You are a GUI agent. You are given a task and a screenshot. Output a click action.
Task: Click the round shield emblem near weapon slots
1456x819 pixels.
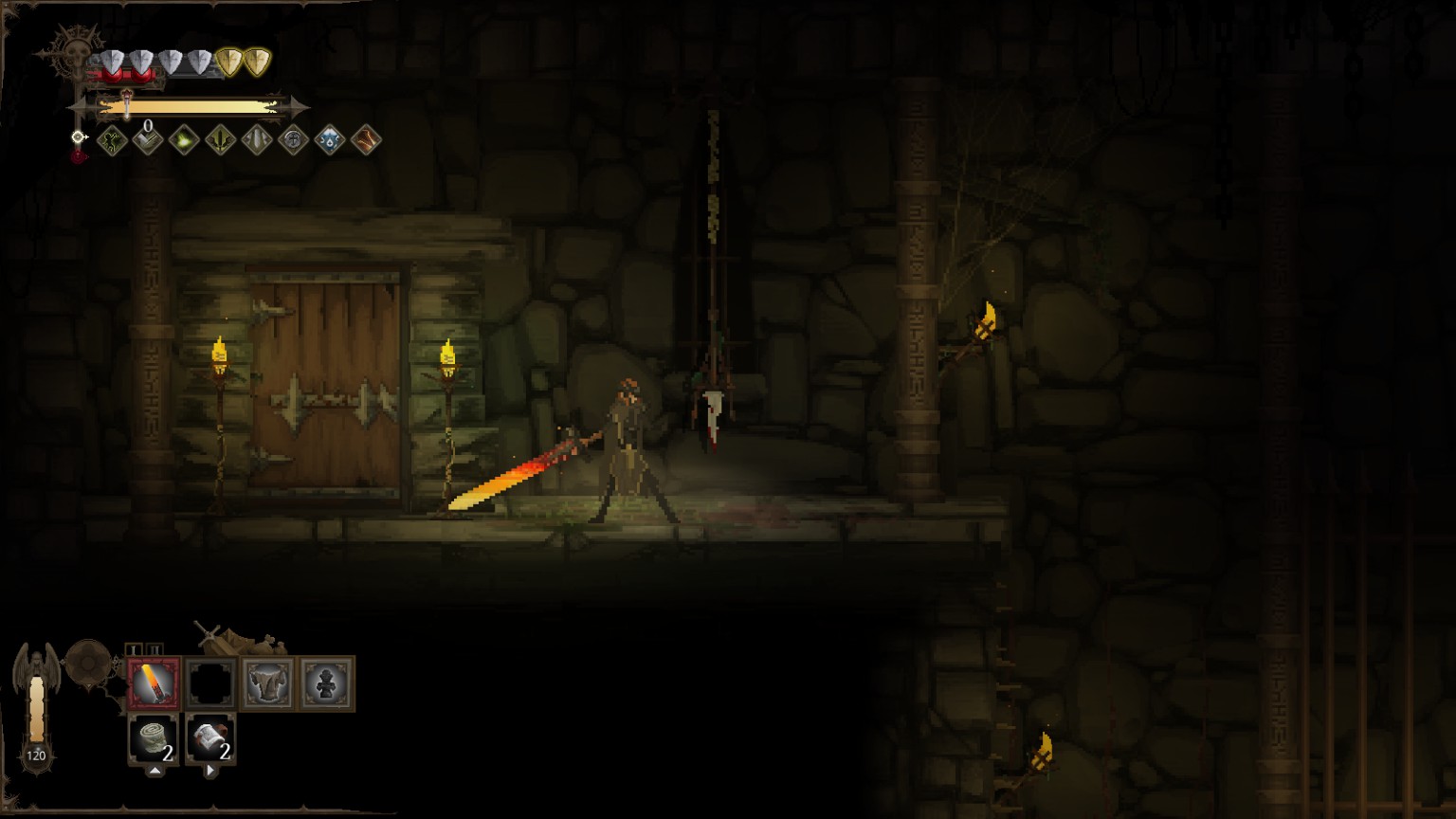click(x=87, y=661)
